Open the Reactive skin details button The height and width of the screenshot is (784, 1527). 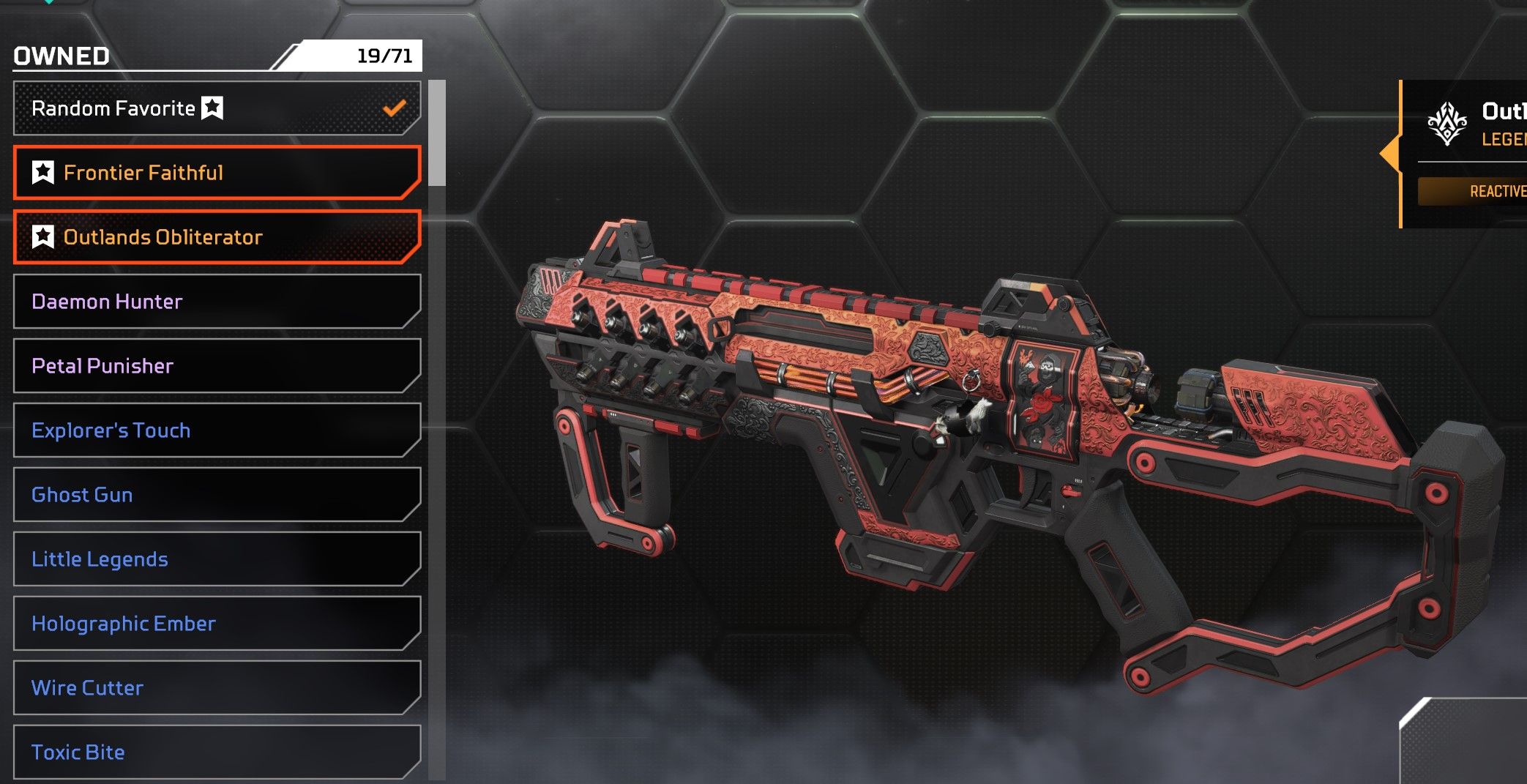coord(1471,192)
